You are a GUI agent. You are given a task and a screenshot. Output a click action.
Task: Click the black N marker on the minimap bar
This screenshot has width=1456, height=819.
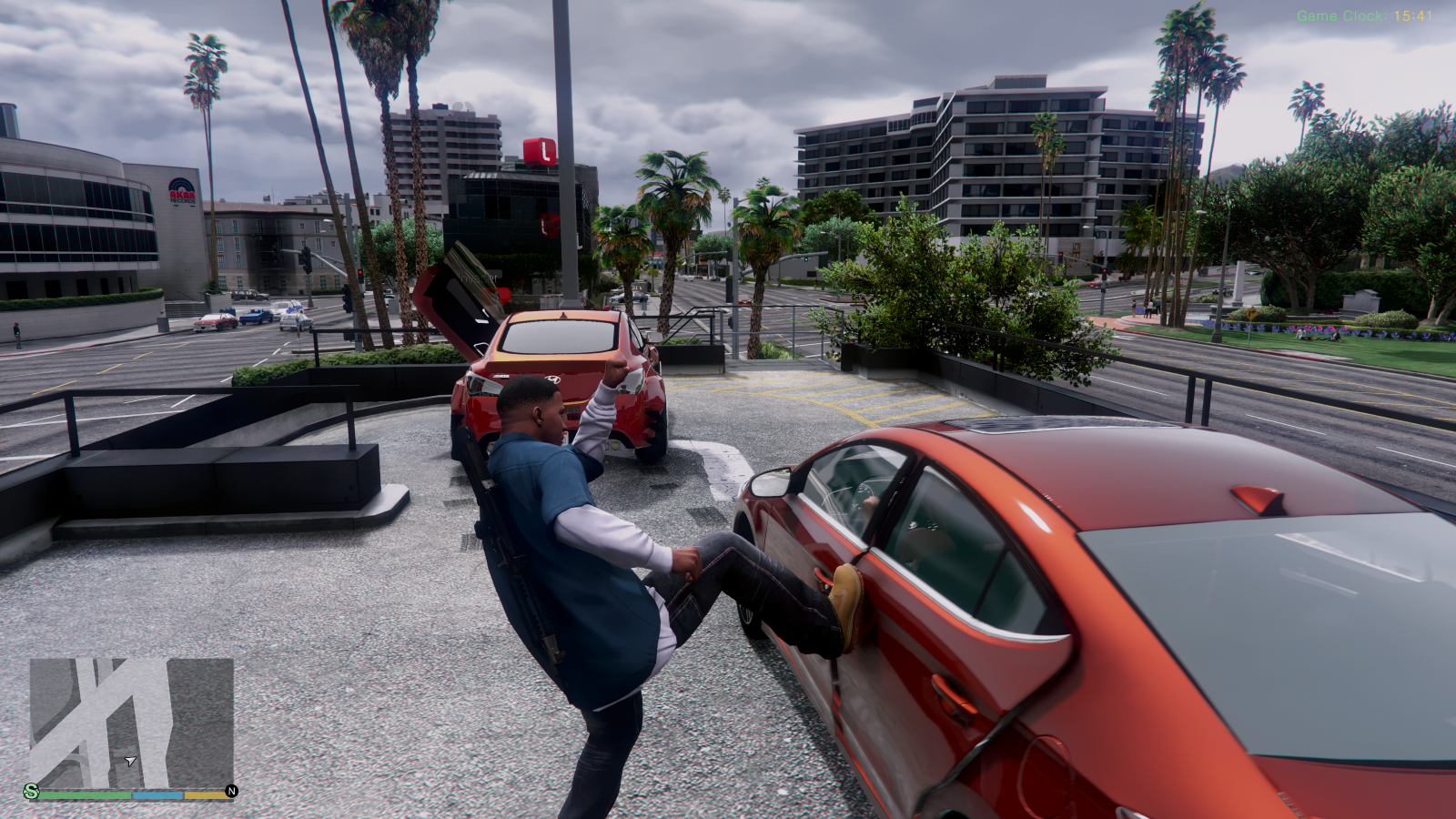click(x=231, y=790)
